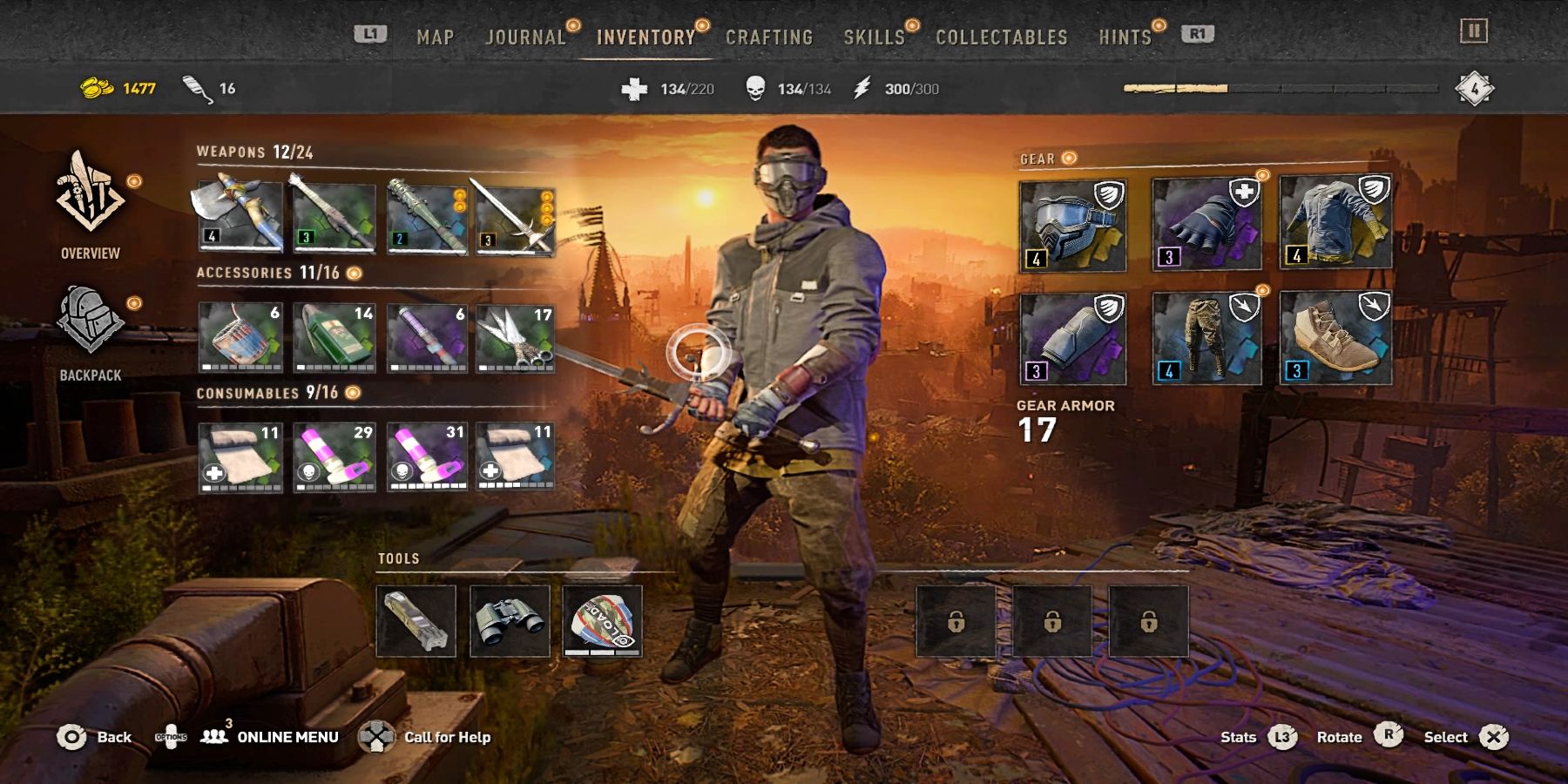Select the goggles mask headgear slot
The height and width of the screenshot is (784, 1568).
tap(1072, 226)
